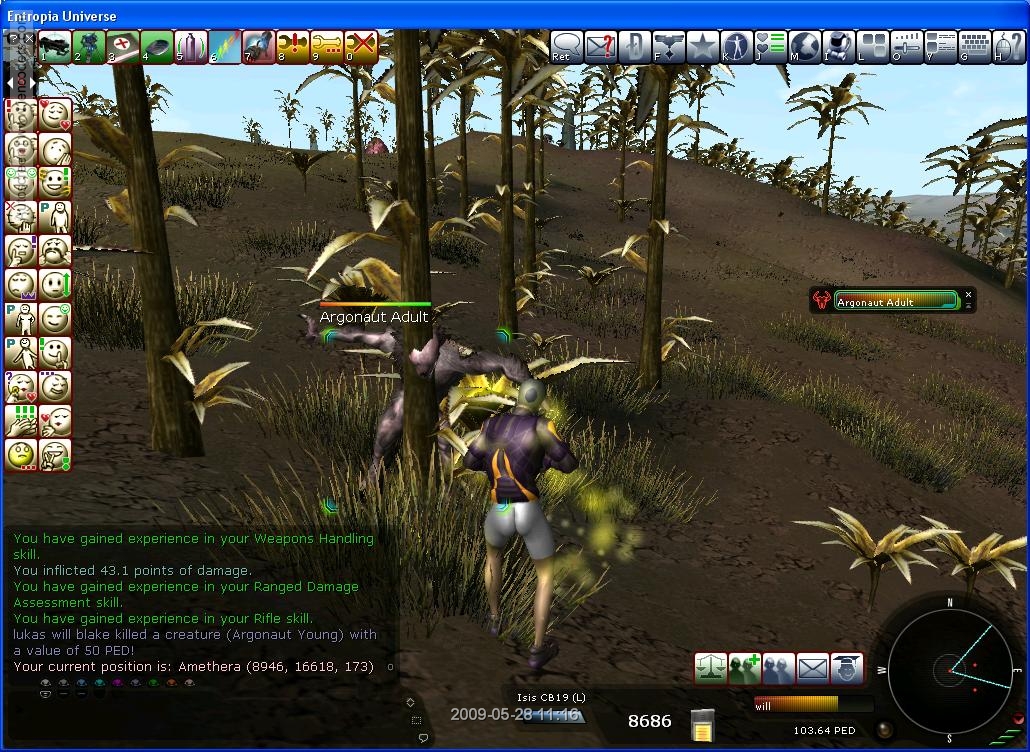Close the Argonaut Adult target panel

tap(968, 295)
